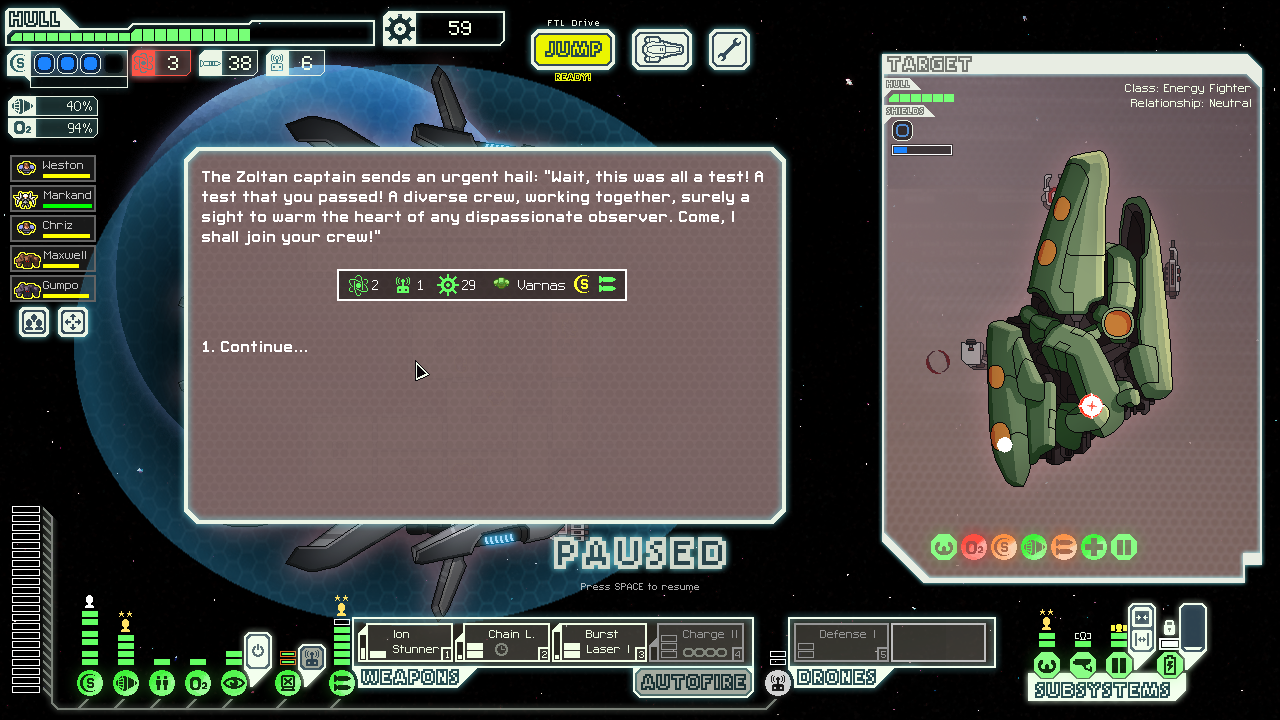Click the medbay system power icon
The height and width of the screenshot is (720, 1280).
click(x=162, y=683)
